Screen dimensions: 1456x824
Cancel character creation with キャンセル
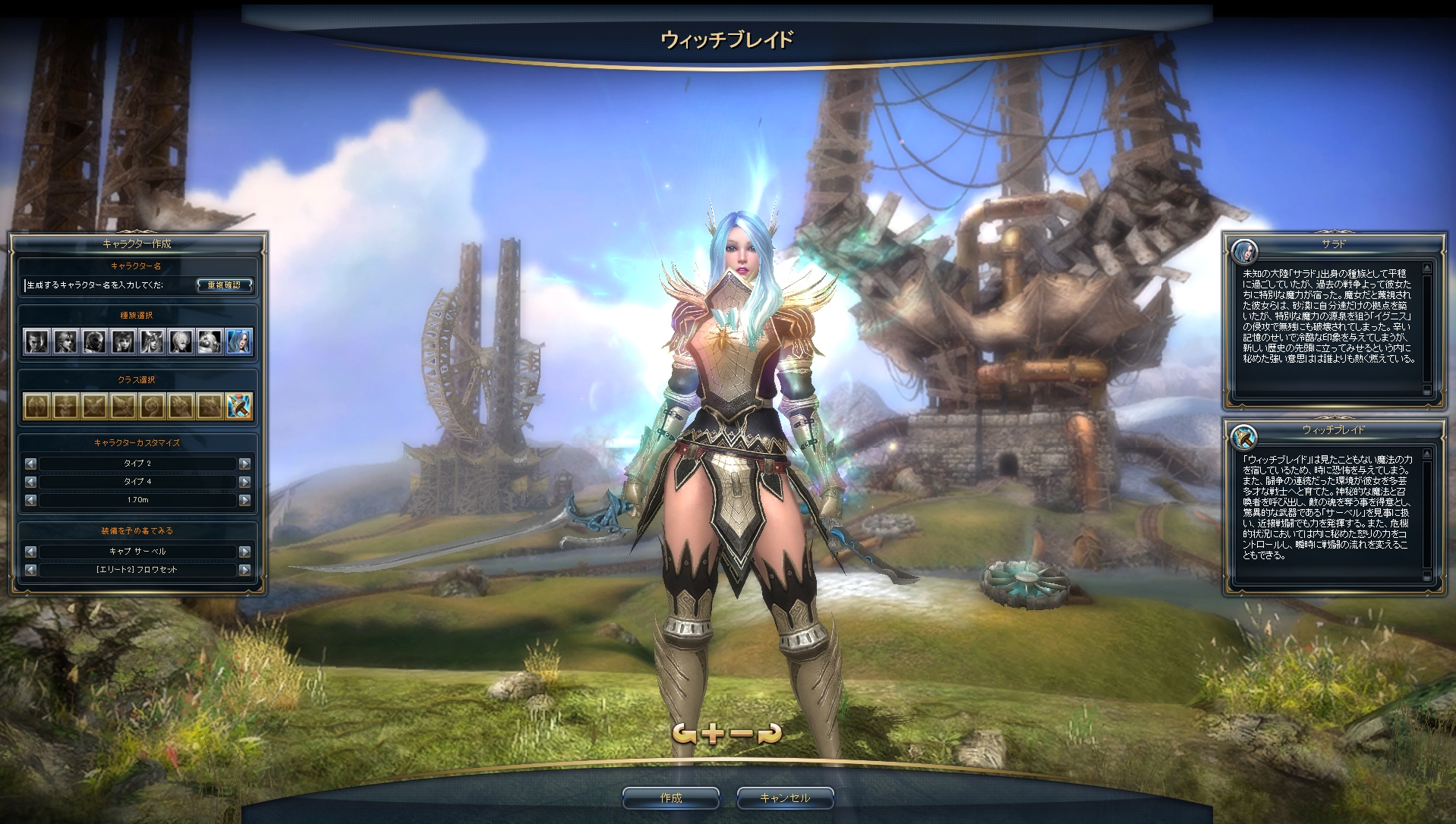coord(785,797)
